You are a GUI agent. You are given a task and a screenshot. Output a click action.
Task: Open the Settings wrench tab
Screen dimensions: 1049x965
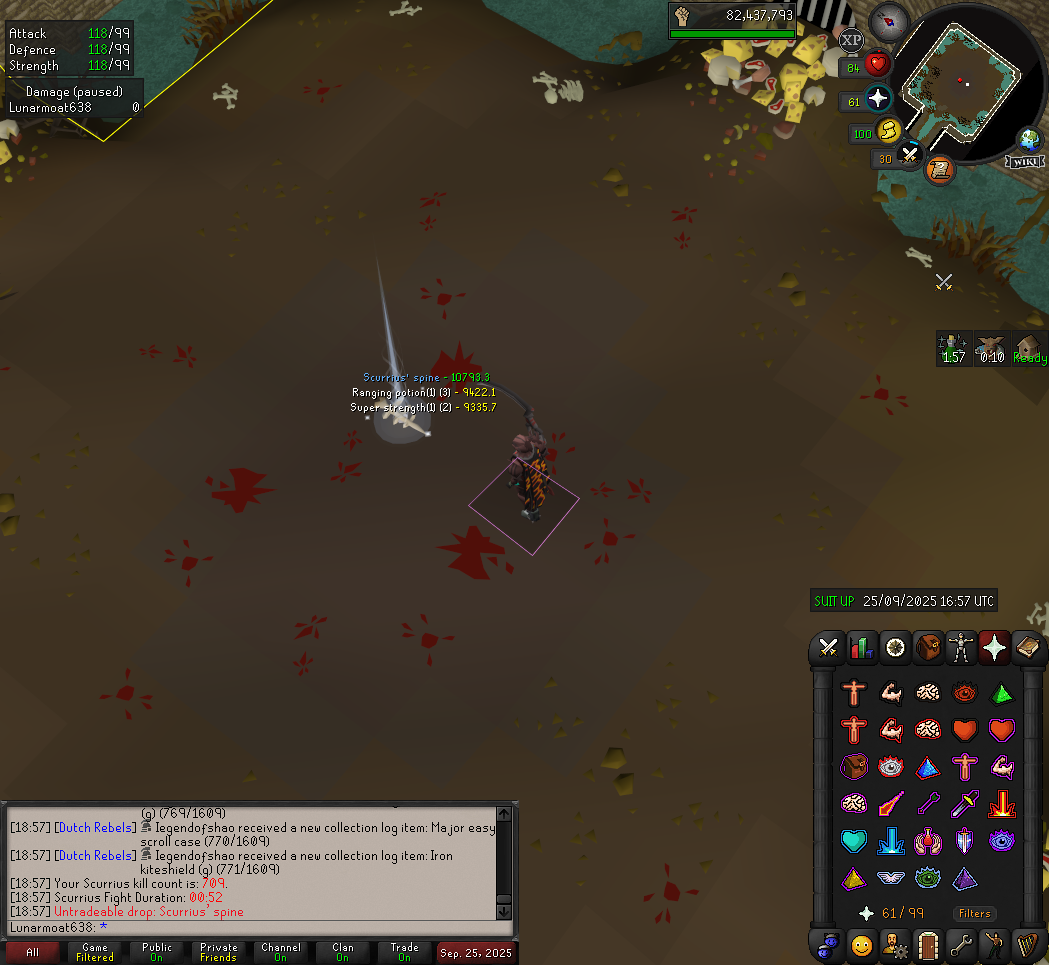(x=962, y=943)
